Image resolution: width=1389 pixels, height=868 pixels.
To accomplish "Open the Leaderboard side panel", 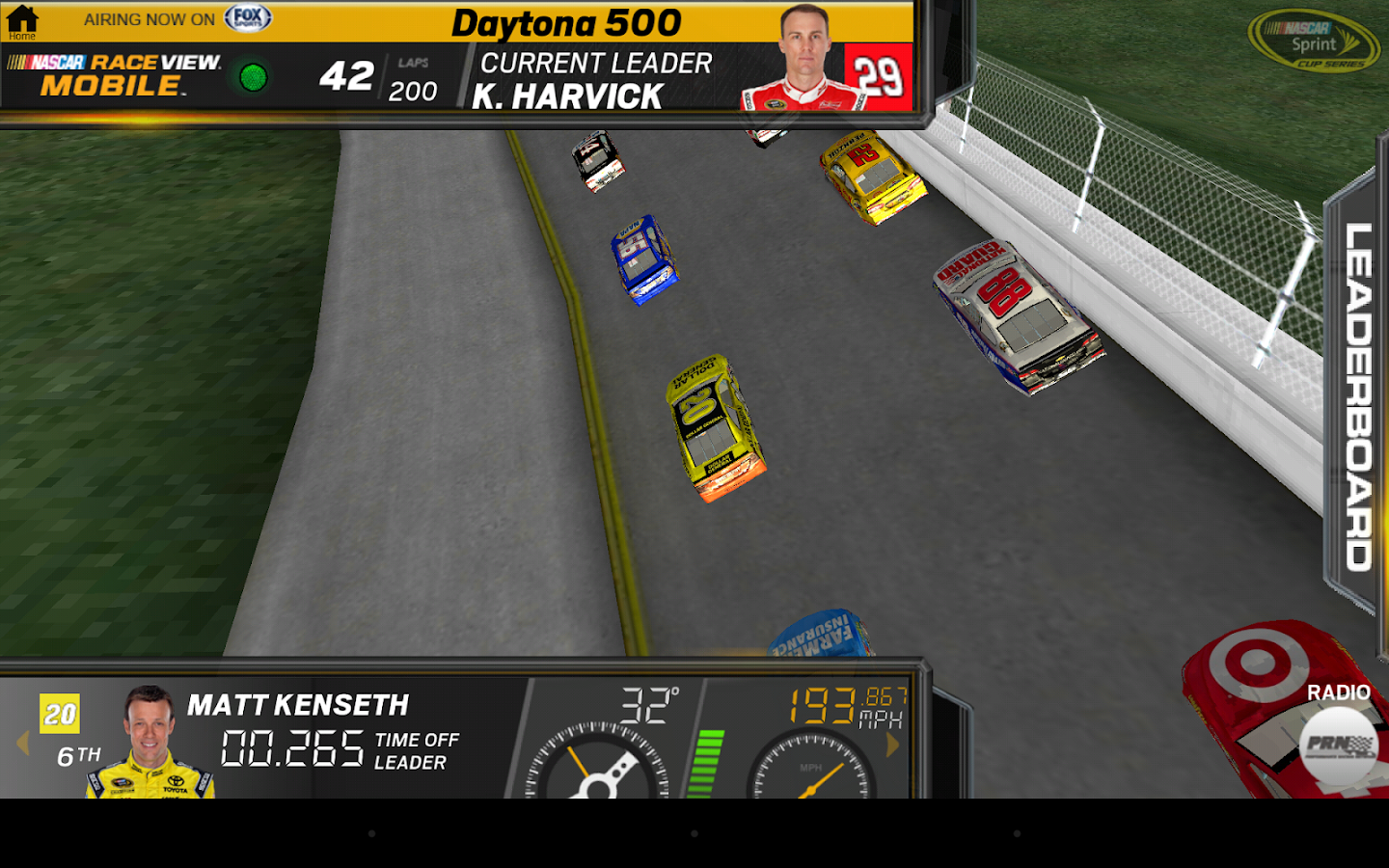I will (1357, 395).
